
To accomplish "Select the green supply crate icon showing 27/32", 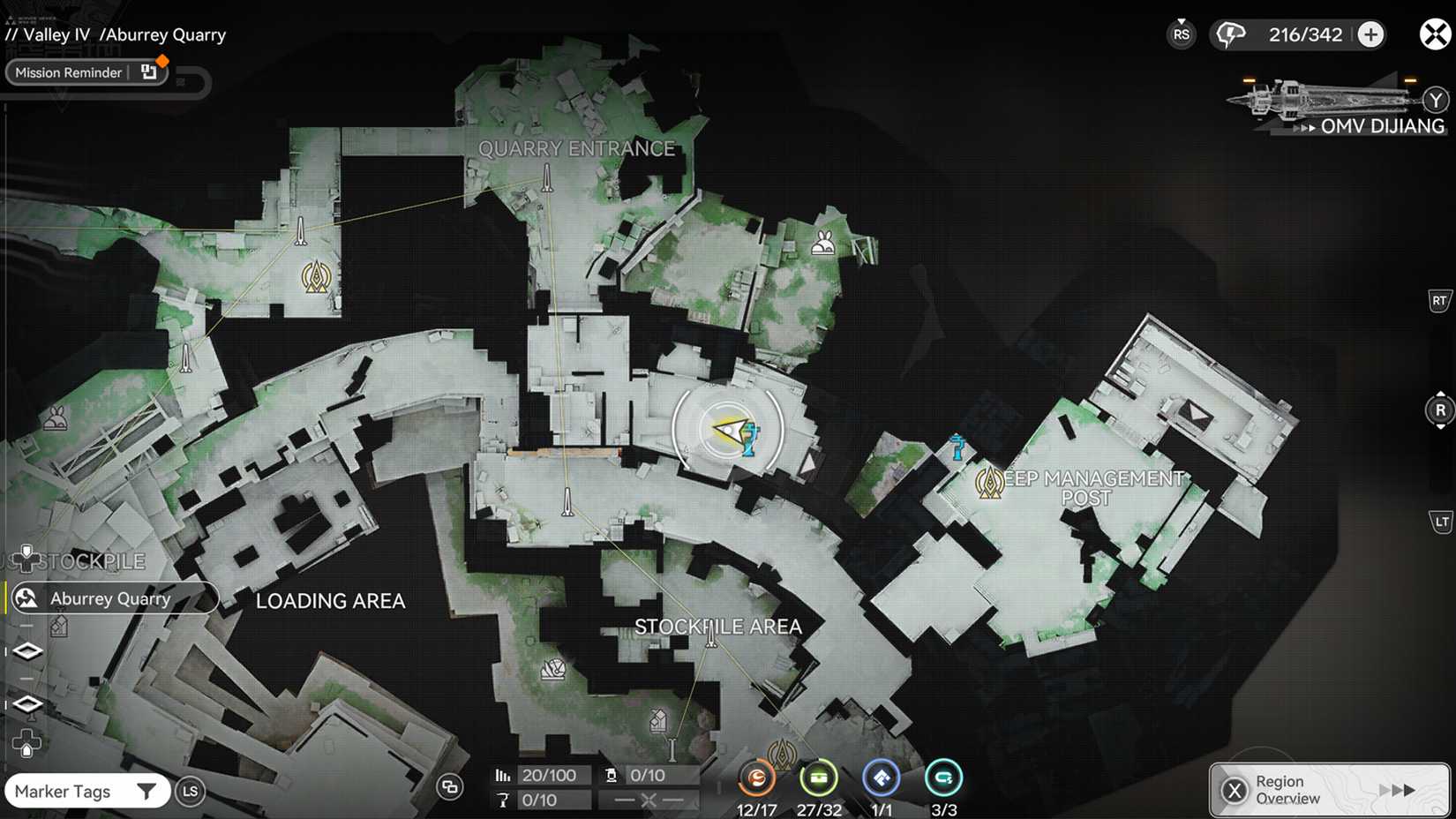I will click(819, 778).
